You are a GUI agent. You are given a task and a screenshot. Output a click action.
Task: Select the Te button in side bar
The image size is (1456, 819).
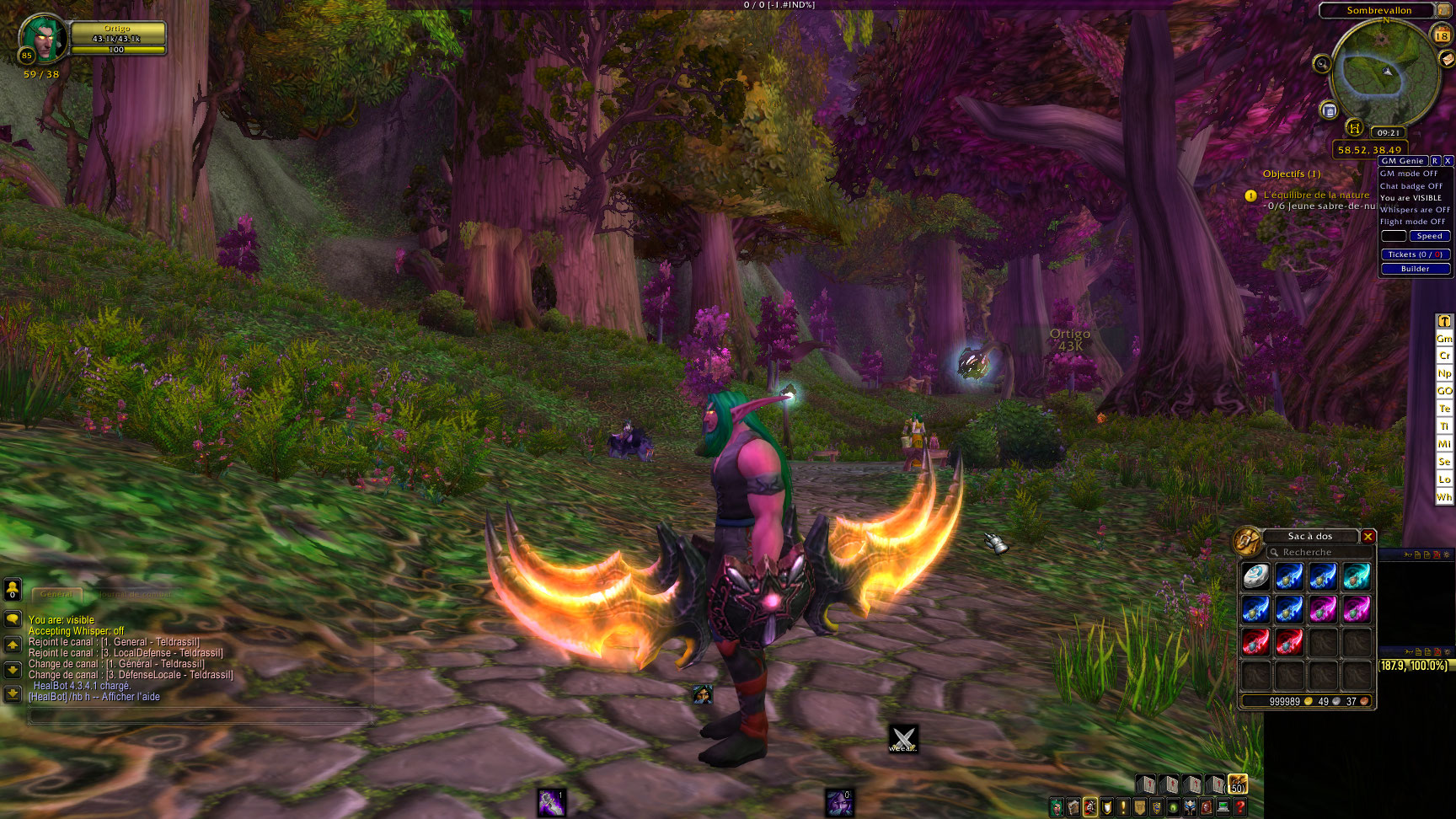(x=1444, y=409)
